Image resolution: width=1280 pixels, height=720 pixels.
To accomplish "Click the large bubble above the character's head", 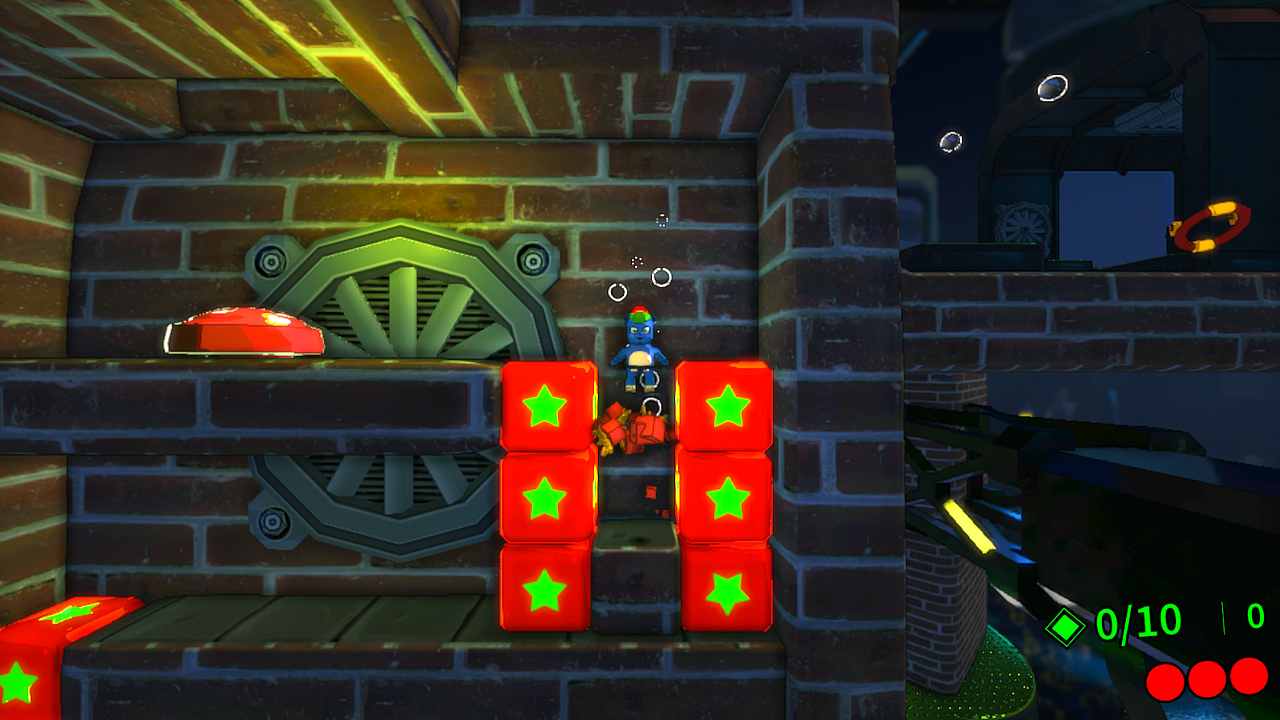I will tap(661, 277).
